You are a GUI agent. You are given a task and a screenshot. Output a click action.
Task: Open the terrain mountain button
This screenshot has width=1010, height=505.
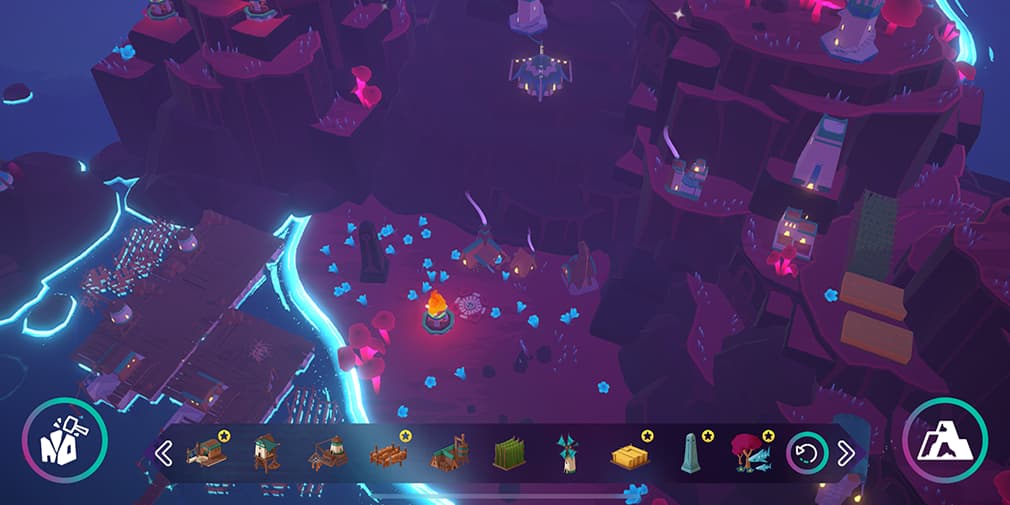click(944, 440)
